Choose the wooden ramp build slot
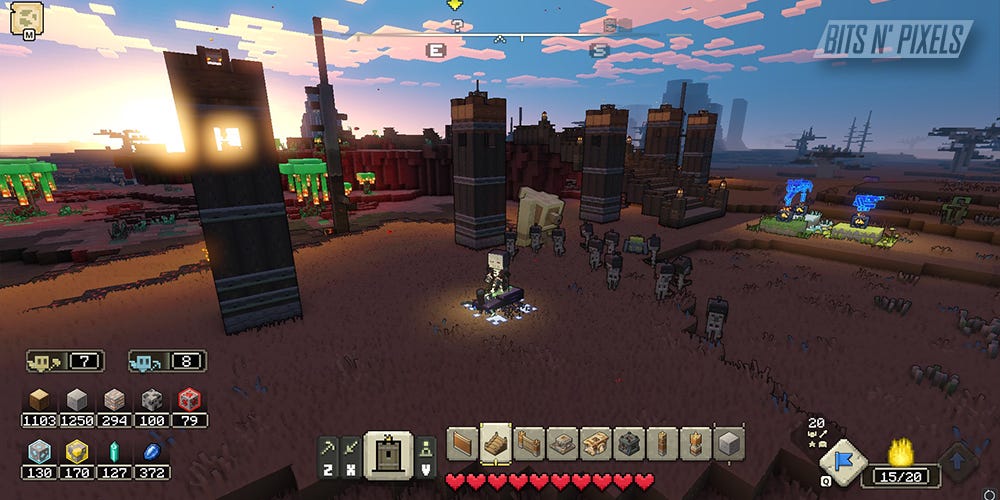Viewport: 1000px width, 500px height. point(495,442)
